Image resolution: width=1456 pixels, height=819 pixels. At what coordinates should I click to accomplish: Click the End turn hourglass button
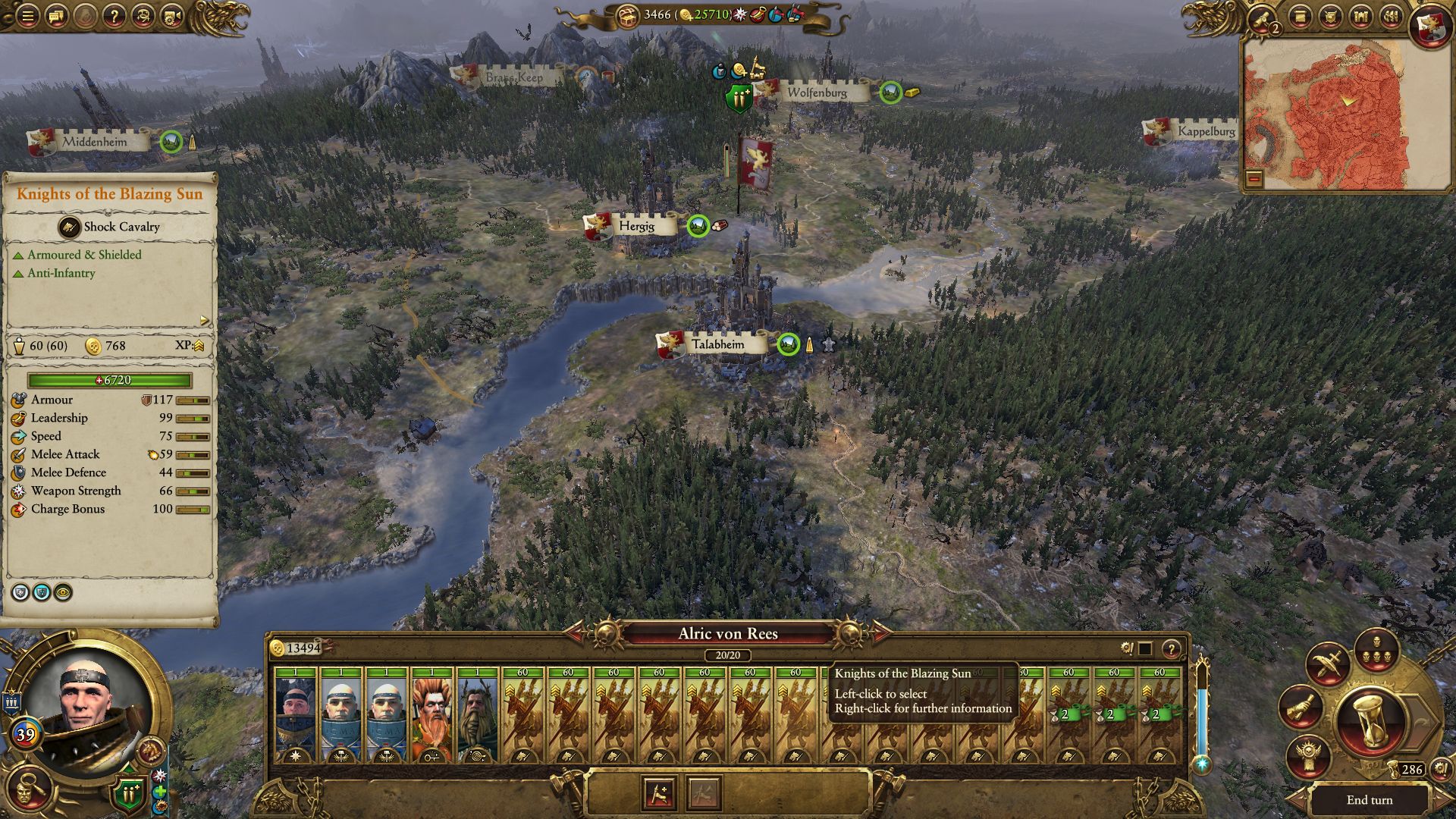1370,723
